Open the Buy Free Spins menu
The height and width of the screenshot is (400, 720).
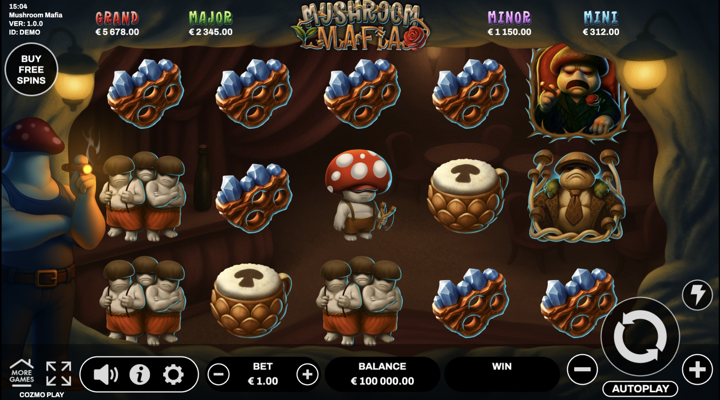pyautogui.click(x=30, y=68)
